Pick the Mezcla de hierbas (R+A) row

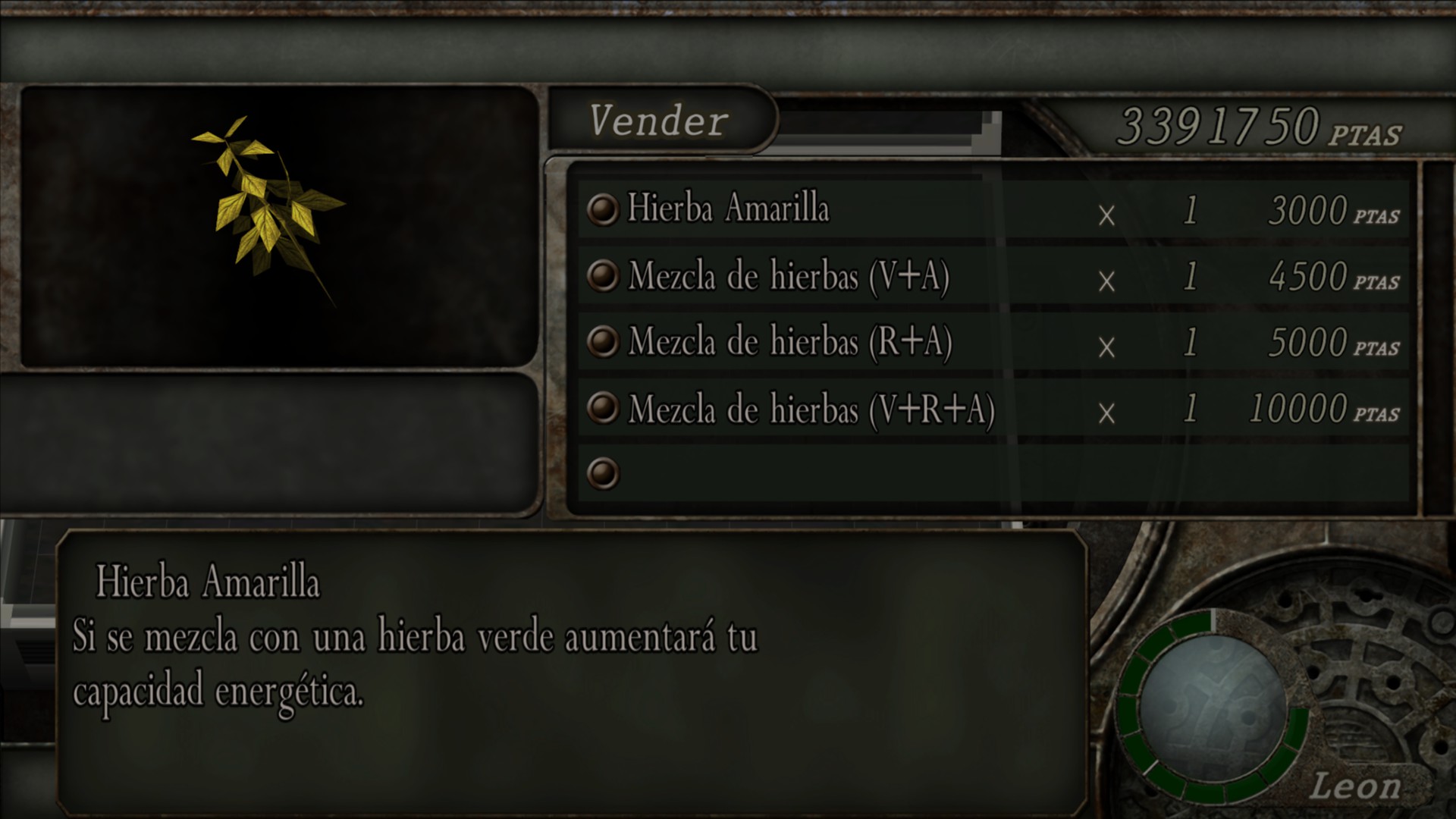pyautogui.click(x=789, y=342)
